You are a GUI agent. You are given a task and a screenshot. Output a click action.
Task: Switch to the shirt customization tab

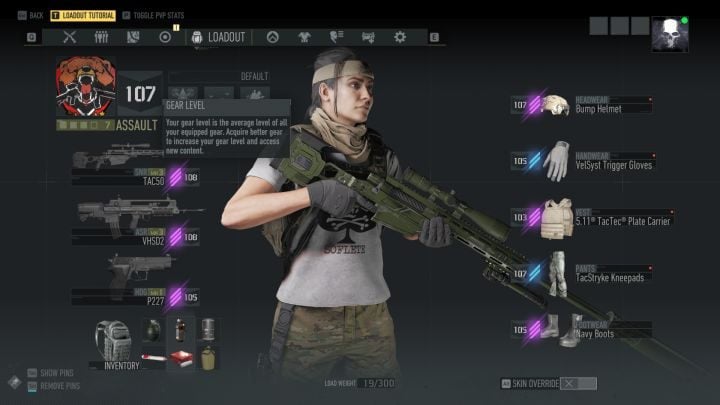305,37
